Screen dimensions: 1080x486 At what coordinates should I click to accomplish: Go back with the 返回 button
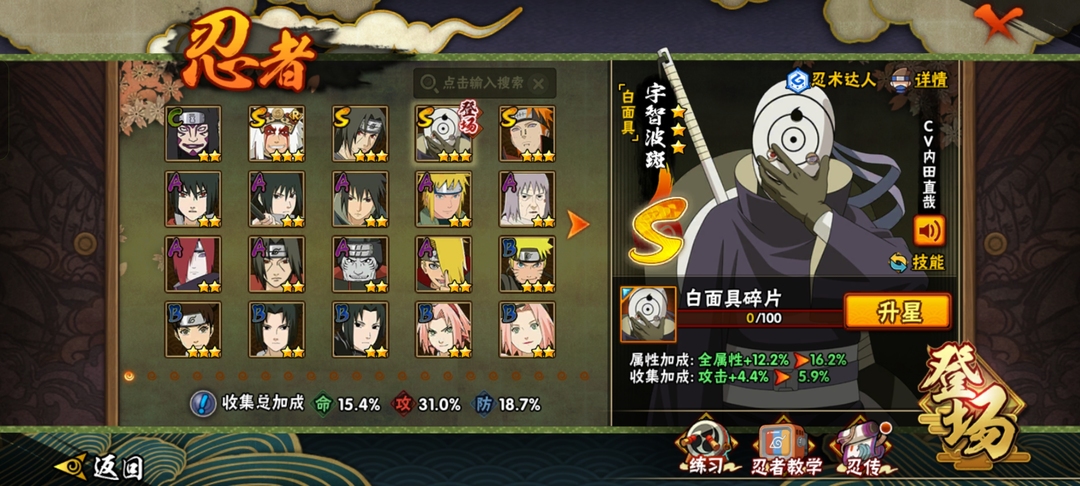coord(100,467)
